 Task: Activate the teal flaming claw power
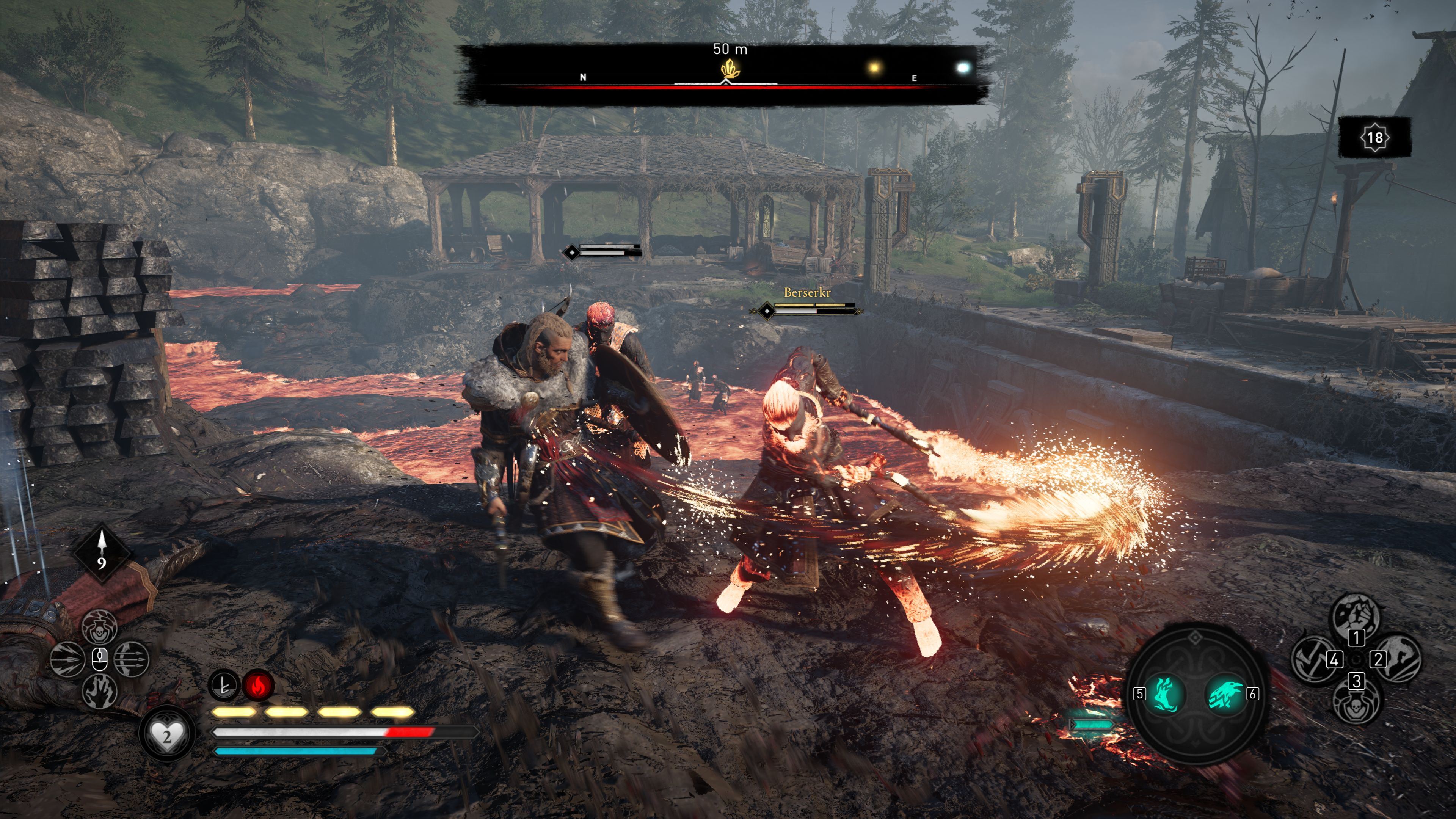tap(1165, 693)
